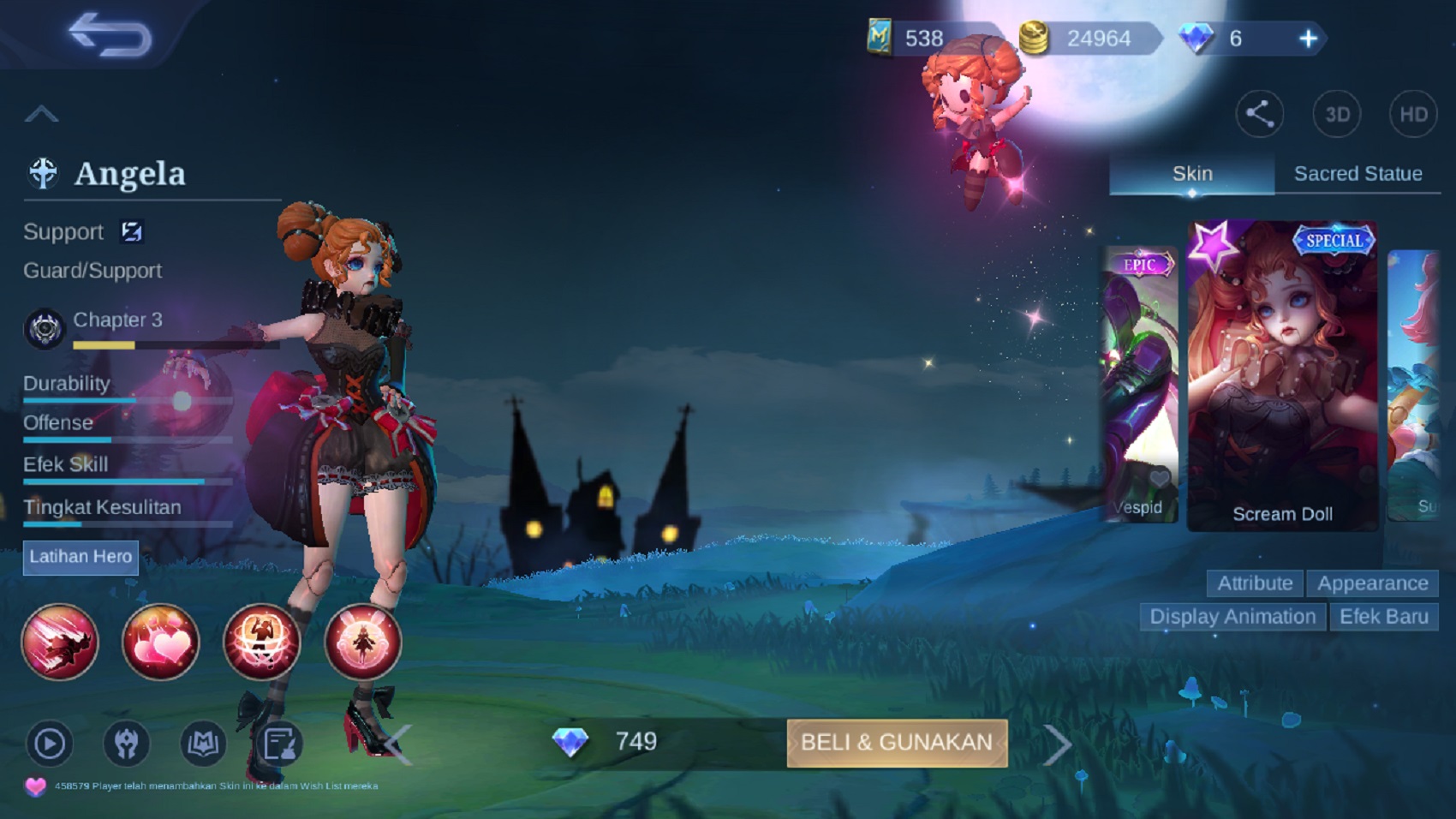Open Angela's heart-shaped Love Waves skill
Viewport: 1456px width, 819px height.
click(x=162, y=643)
